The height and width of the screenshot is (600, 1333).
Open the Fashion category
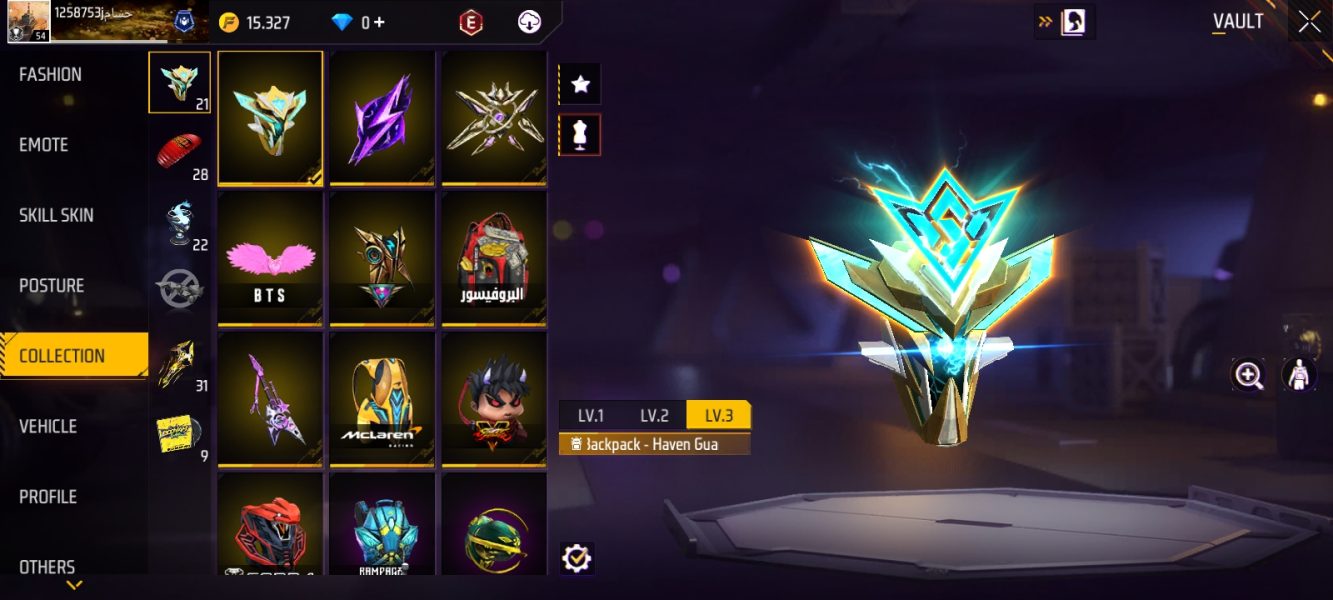50,75
